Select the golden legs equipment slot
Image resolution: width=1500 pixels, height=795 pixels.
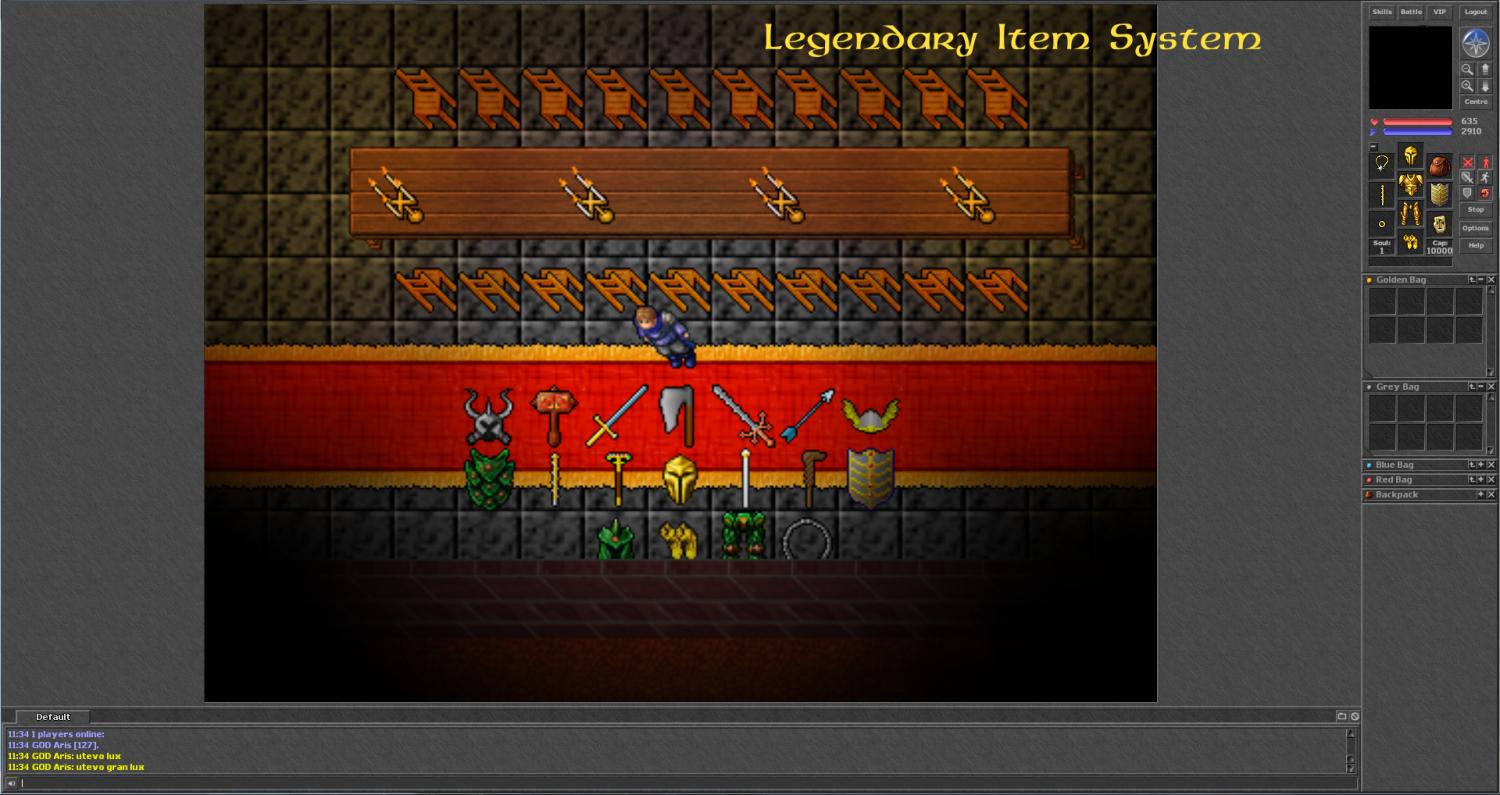(x=1410, y=214)
